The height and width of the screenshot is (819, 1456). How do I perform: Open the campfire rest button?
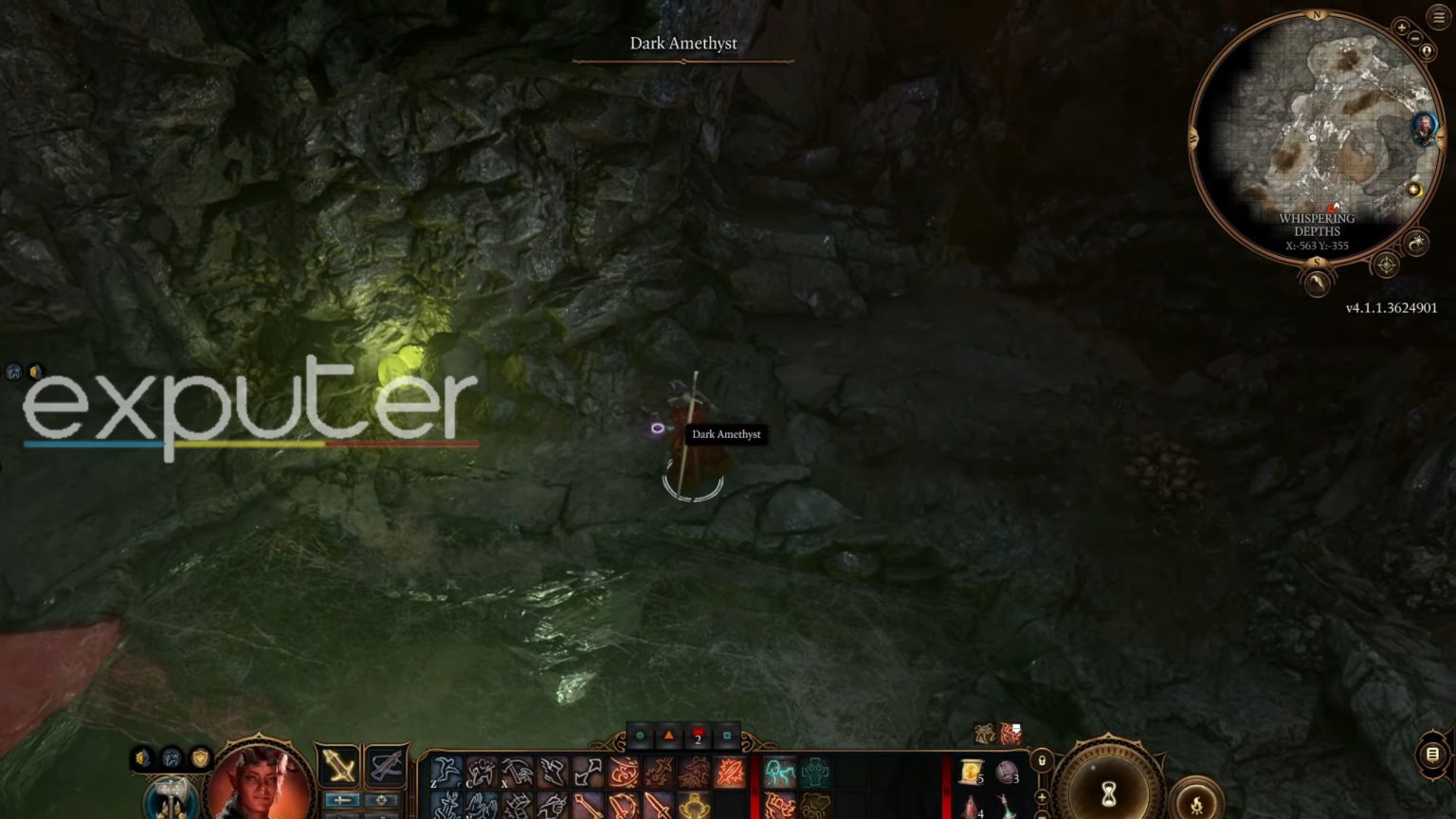tap(1196, 803)
